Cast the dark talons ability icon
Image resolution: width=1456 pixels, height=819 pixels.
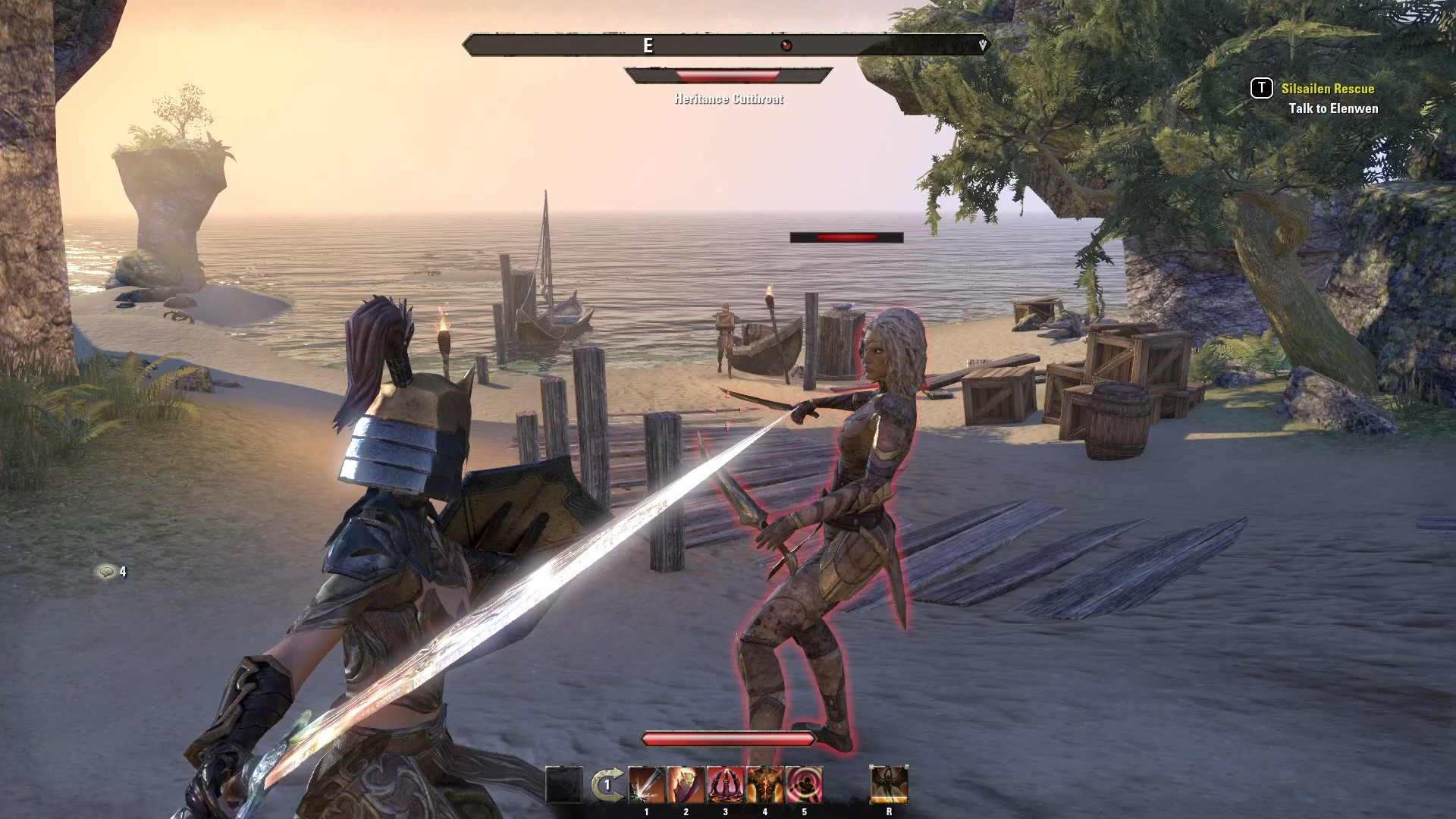(725, 785)
